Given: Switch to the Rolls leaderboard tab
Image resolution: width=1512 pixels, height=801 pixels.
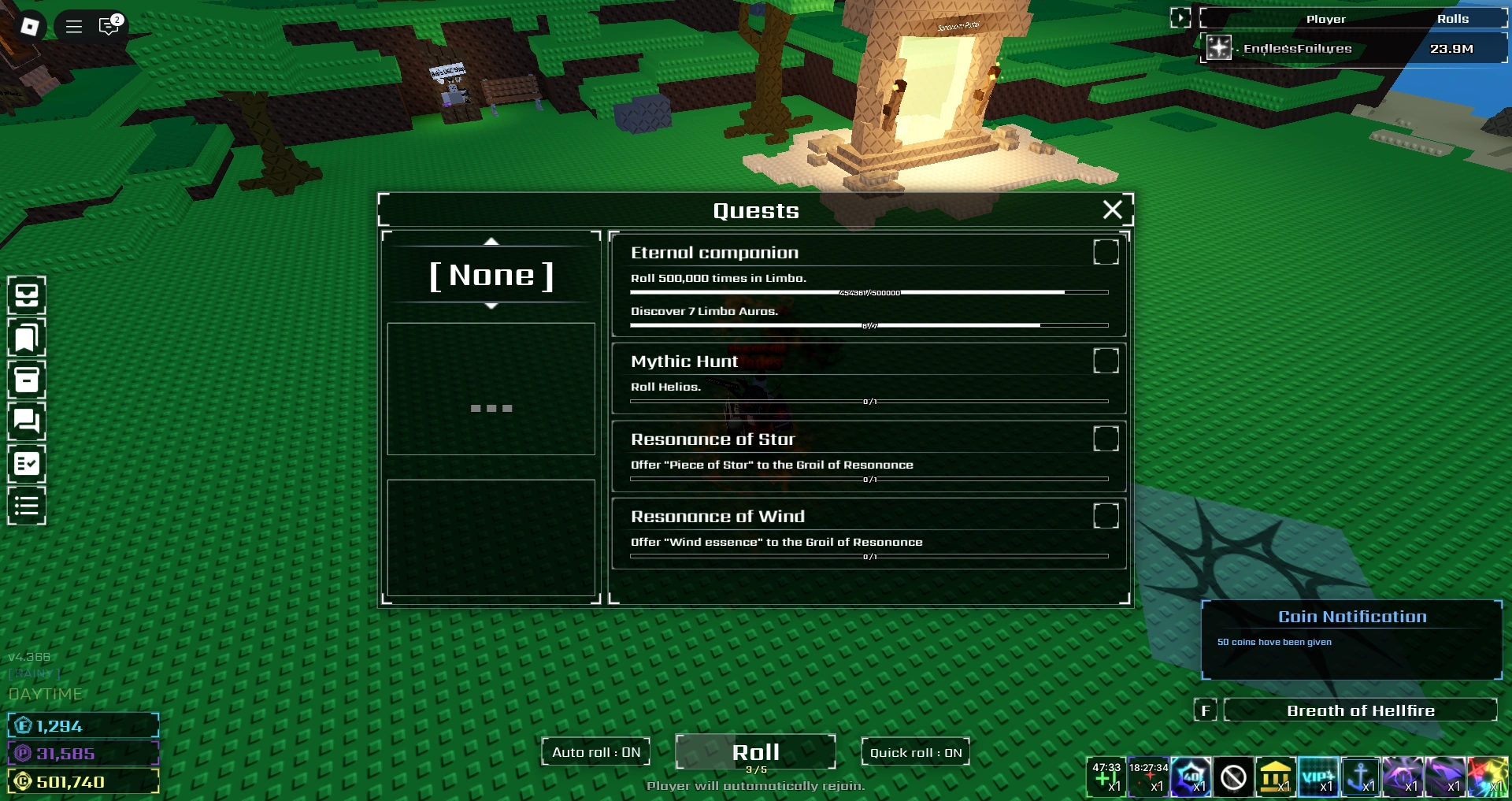Looking at the screenshot, I should 1455,18.
